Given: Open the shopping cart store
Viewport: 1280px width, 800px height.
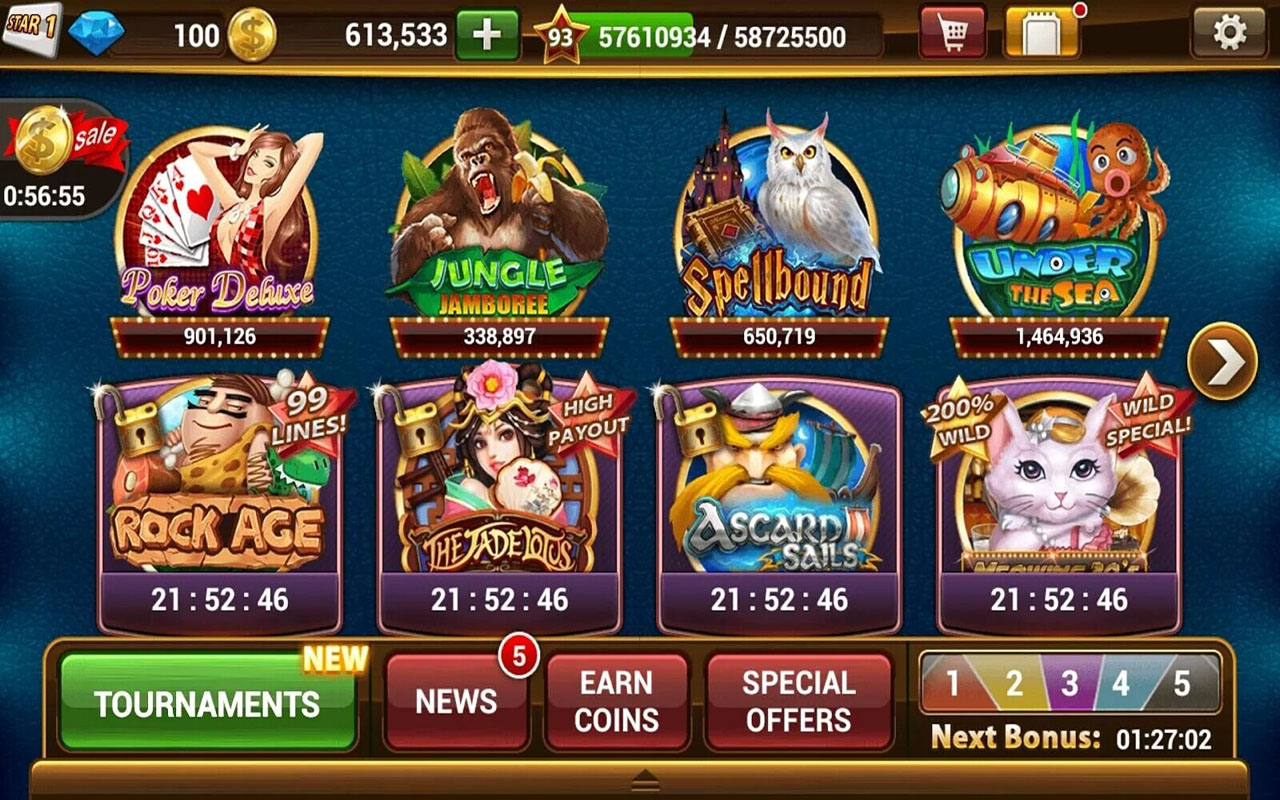Looking at the screenshot, I should [x=951, y=35].
